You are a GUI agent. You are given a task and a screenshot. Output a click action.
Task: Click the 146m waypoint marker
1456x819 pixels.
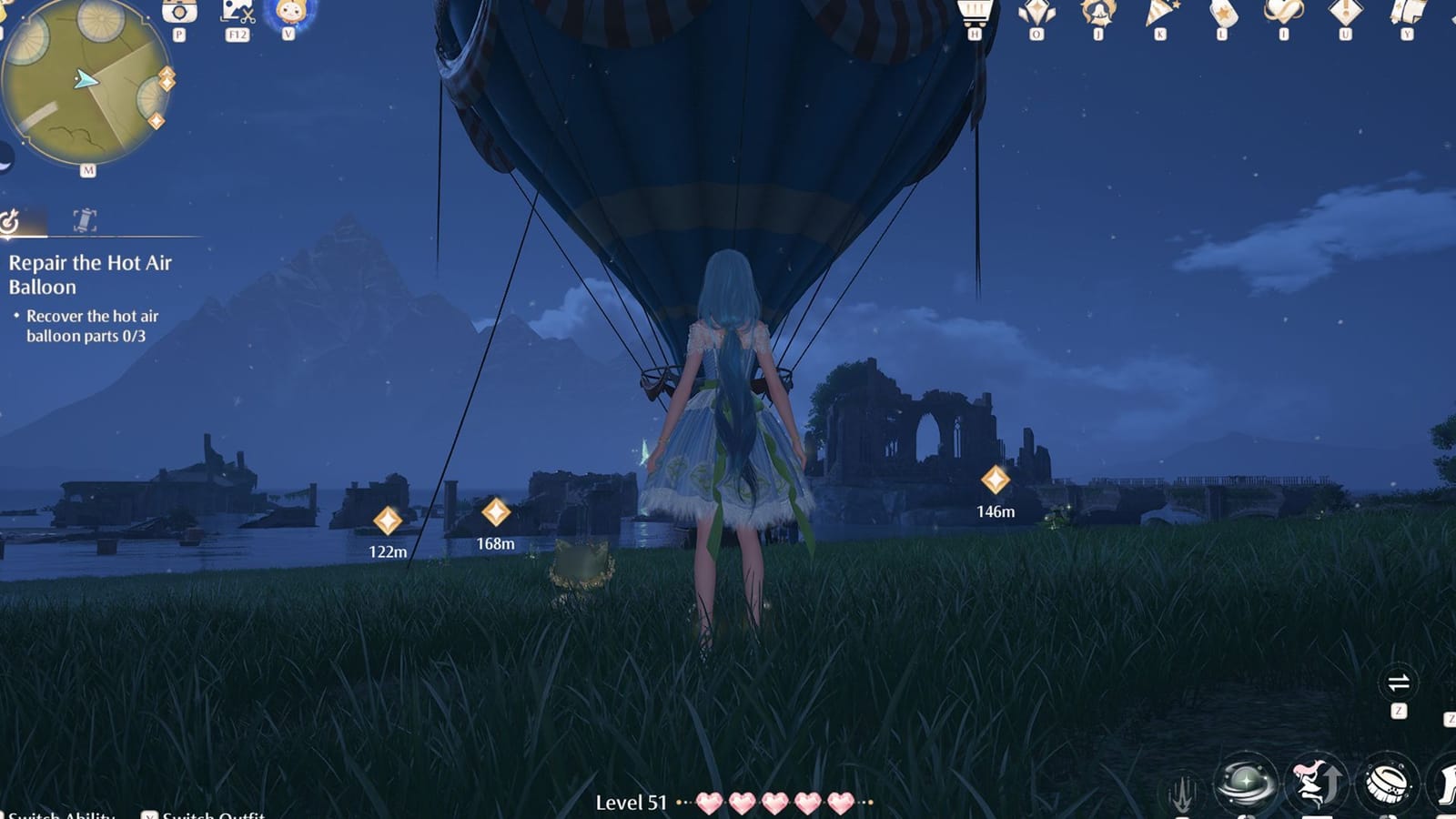996,480
